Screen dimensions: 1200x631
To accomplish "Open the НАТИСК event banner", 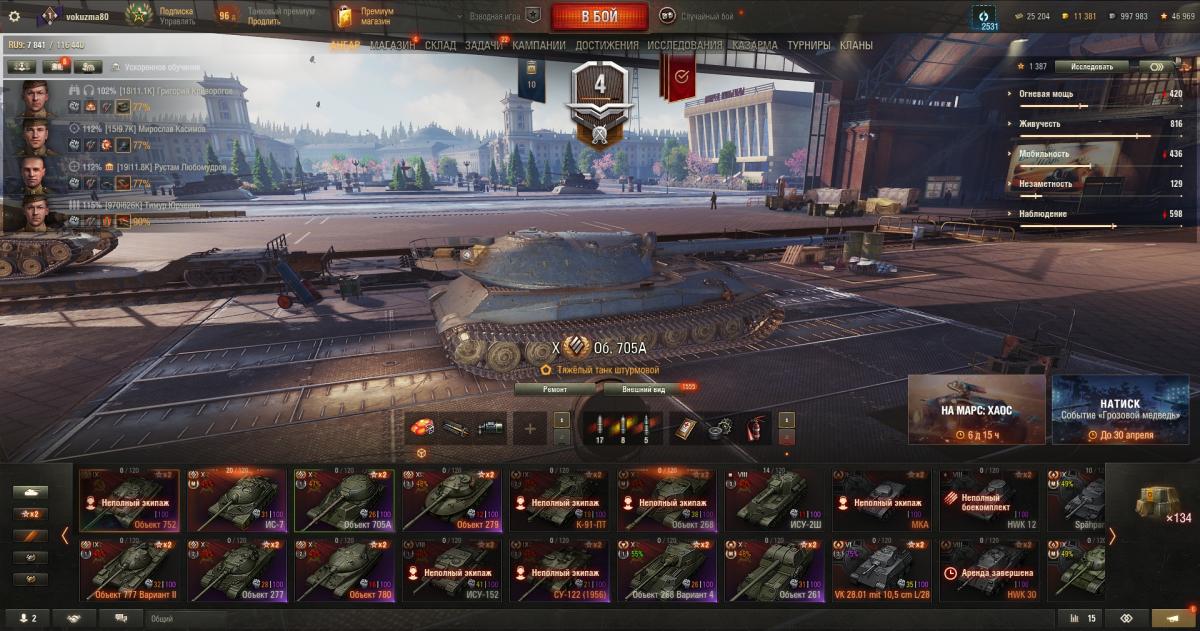I will 1120,409.
